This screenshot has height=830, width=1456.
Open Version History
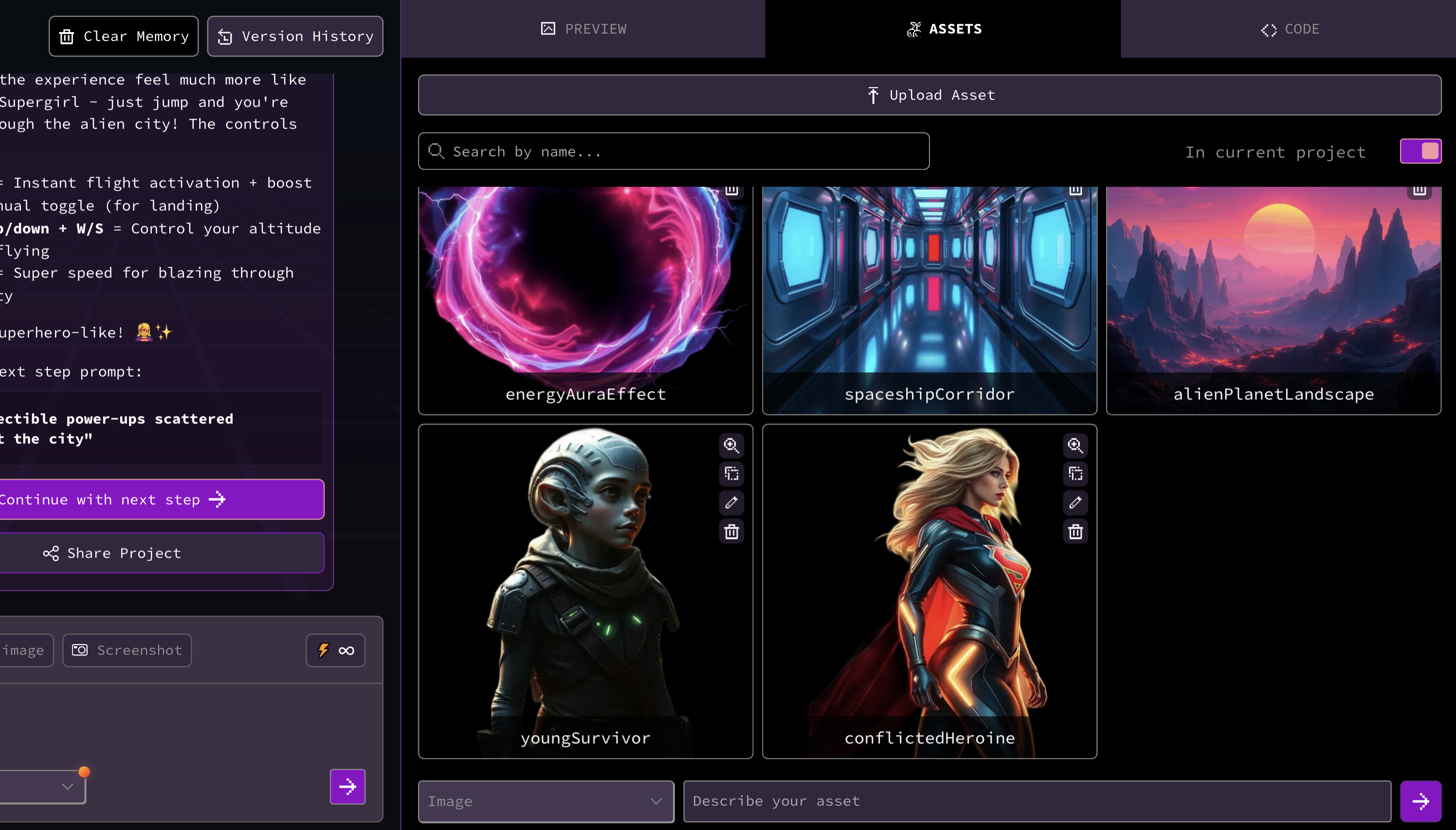click(x=295, y=36)
